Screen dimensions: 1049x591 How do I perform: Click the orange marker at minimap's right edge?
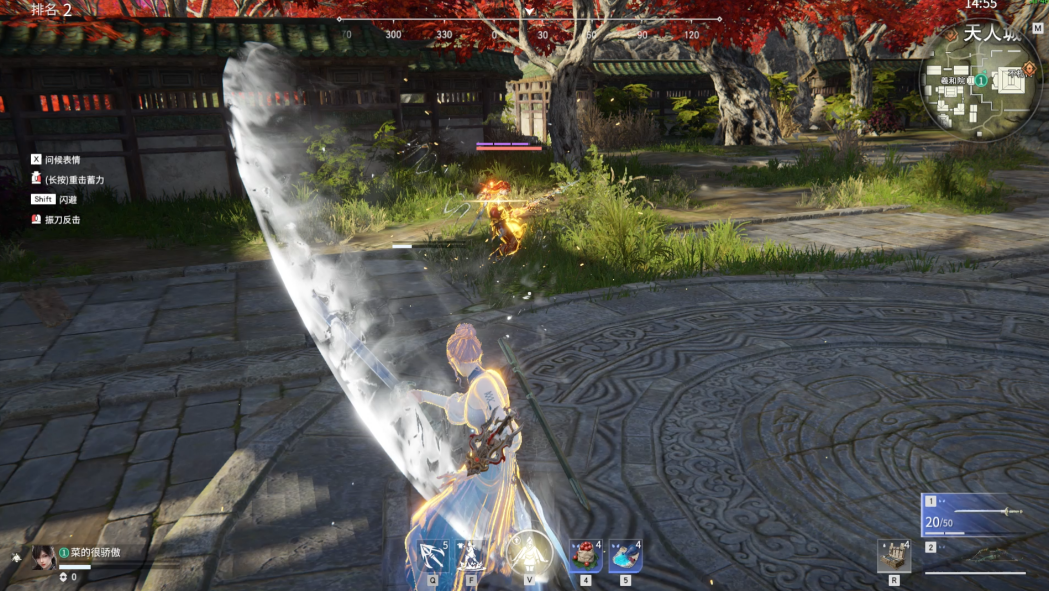(1029, 69)
